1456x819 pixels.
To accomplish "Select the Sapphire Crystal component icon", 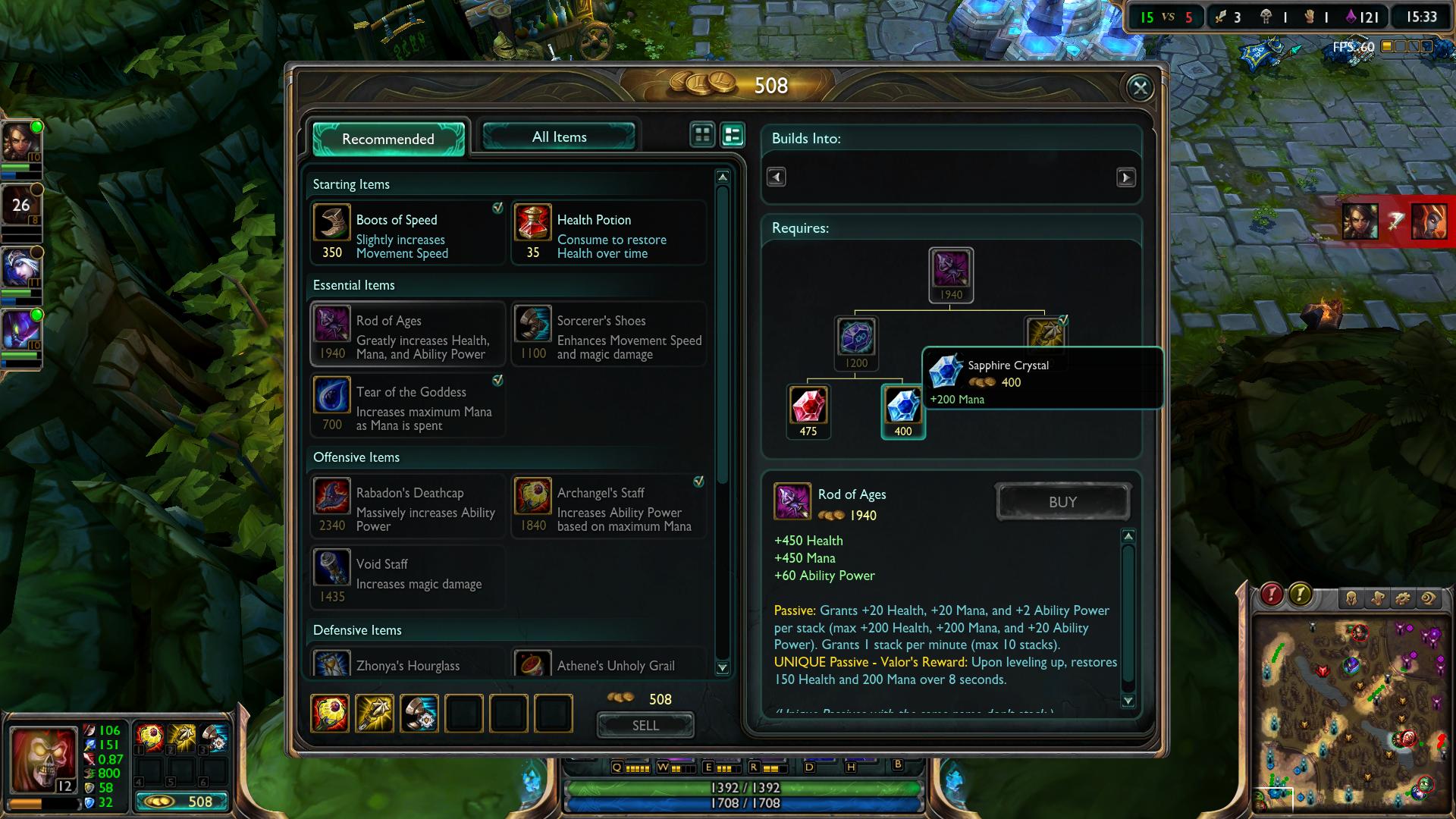I will click(x=902, y=406).
